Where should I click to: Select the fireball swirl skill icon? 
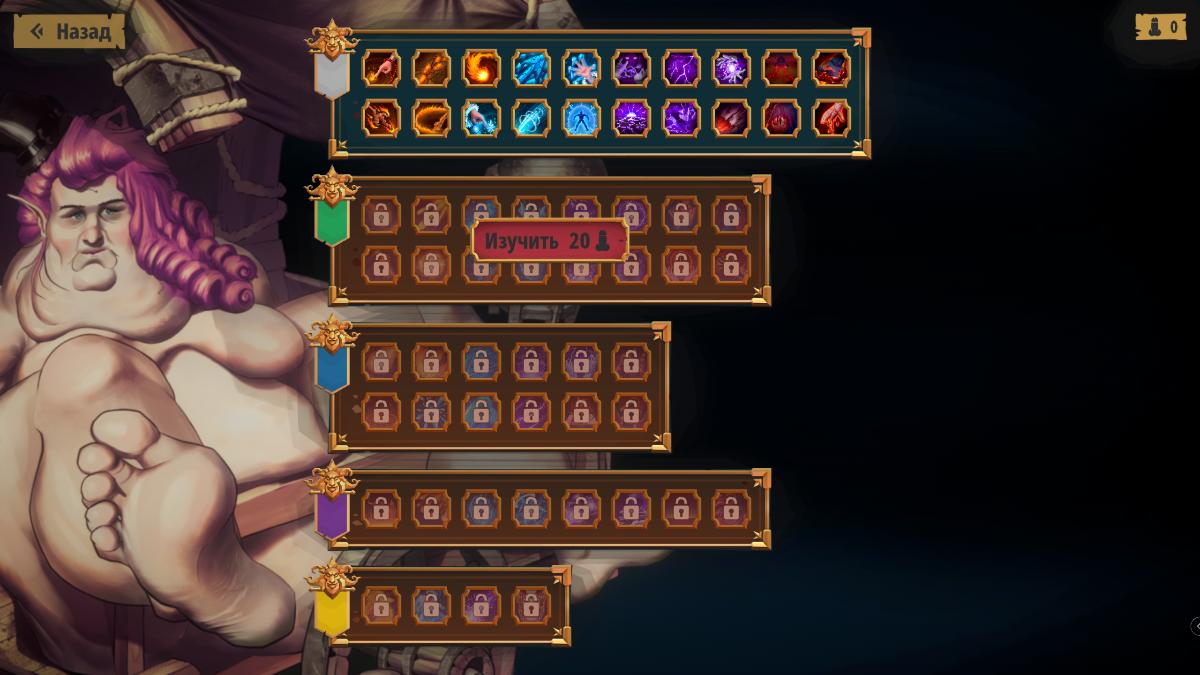click(481, 69)
